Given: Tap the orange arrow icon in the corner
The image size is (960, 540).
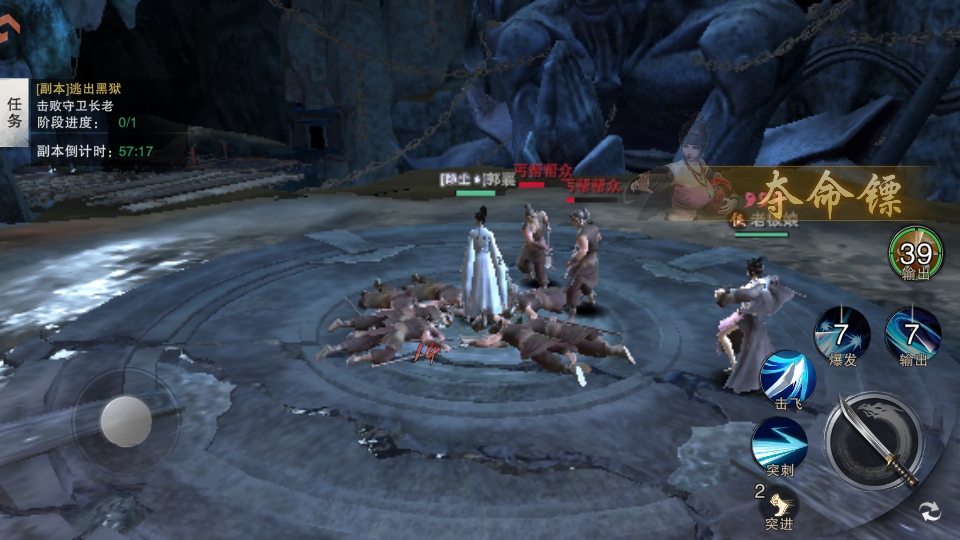Looking at the screenshot, I should click(8, 31).
